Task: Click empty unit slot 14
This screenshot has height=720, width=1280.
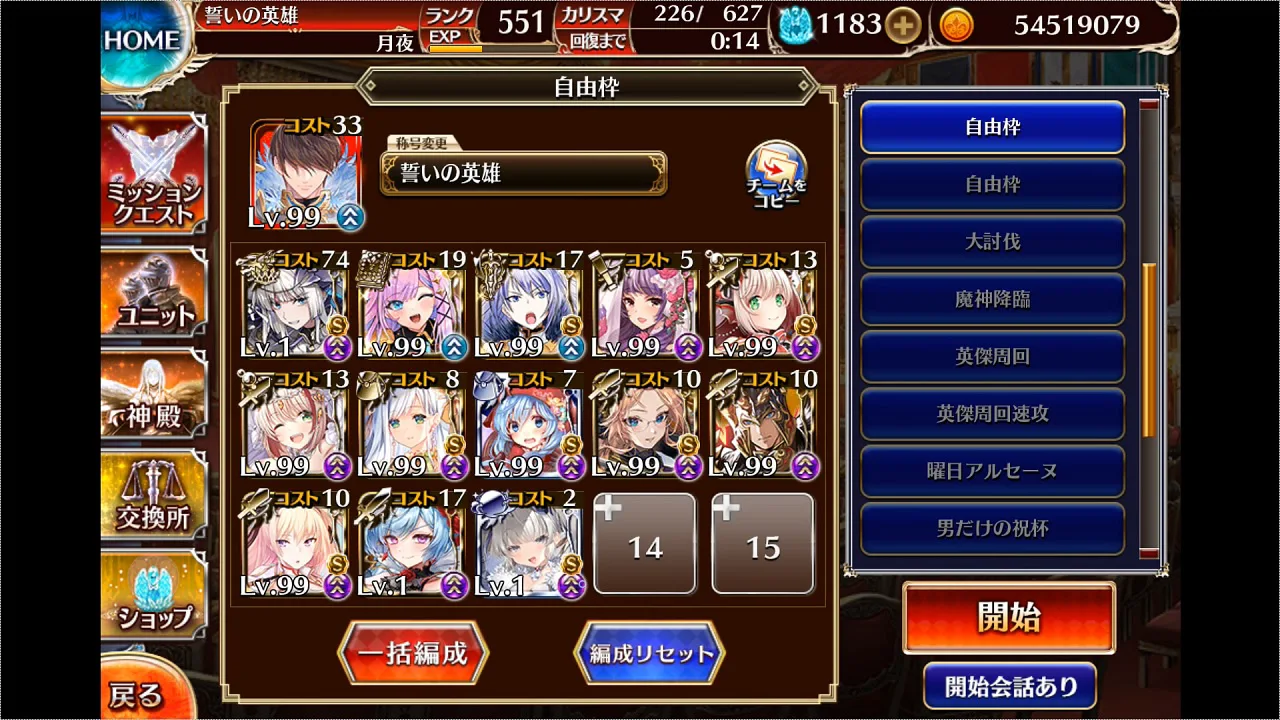Action: pyautogui.click(x=644, y=543)
